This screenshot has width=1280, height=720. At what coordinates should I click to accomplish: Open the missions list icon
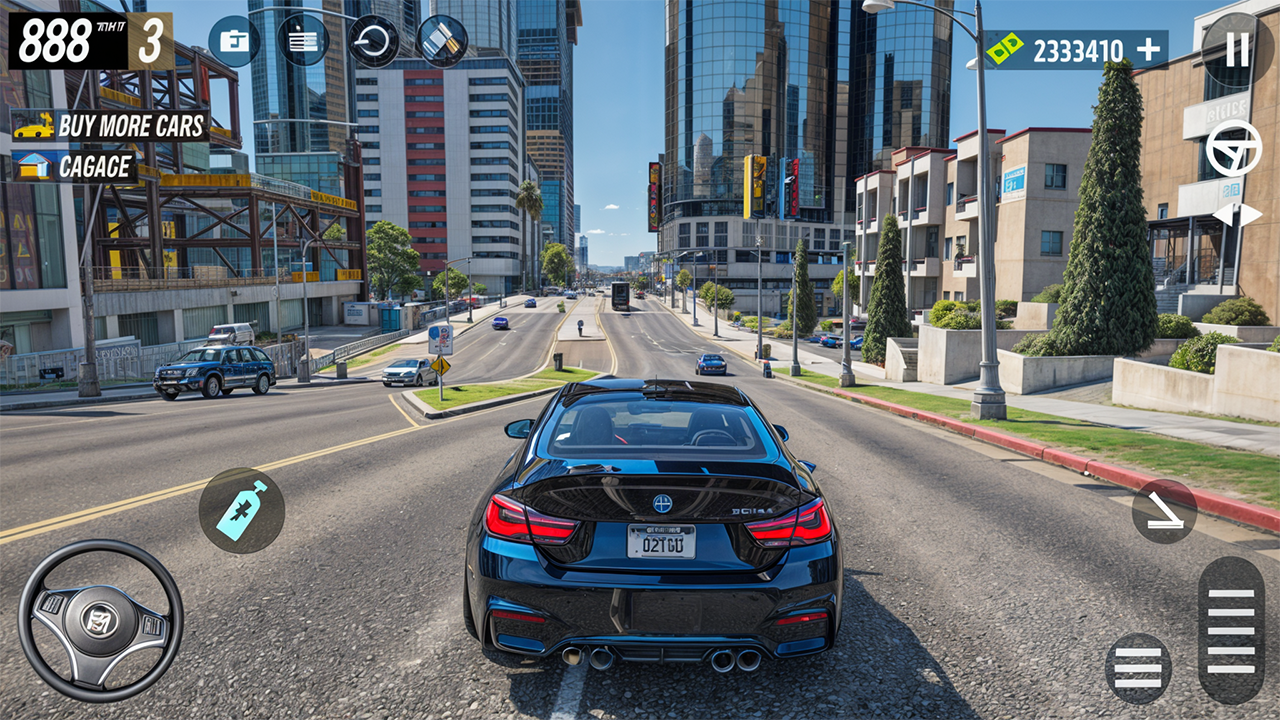(x=301, y=41)
